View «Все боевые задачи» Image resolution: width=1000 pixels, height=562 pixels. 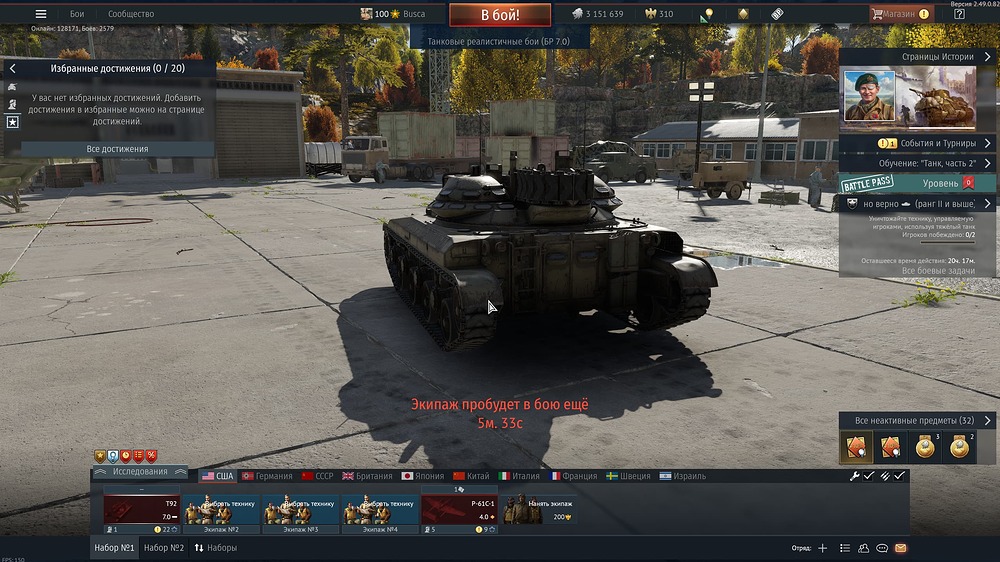point(936,271)
